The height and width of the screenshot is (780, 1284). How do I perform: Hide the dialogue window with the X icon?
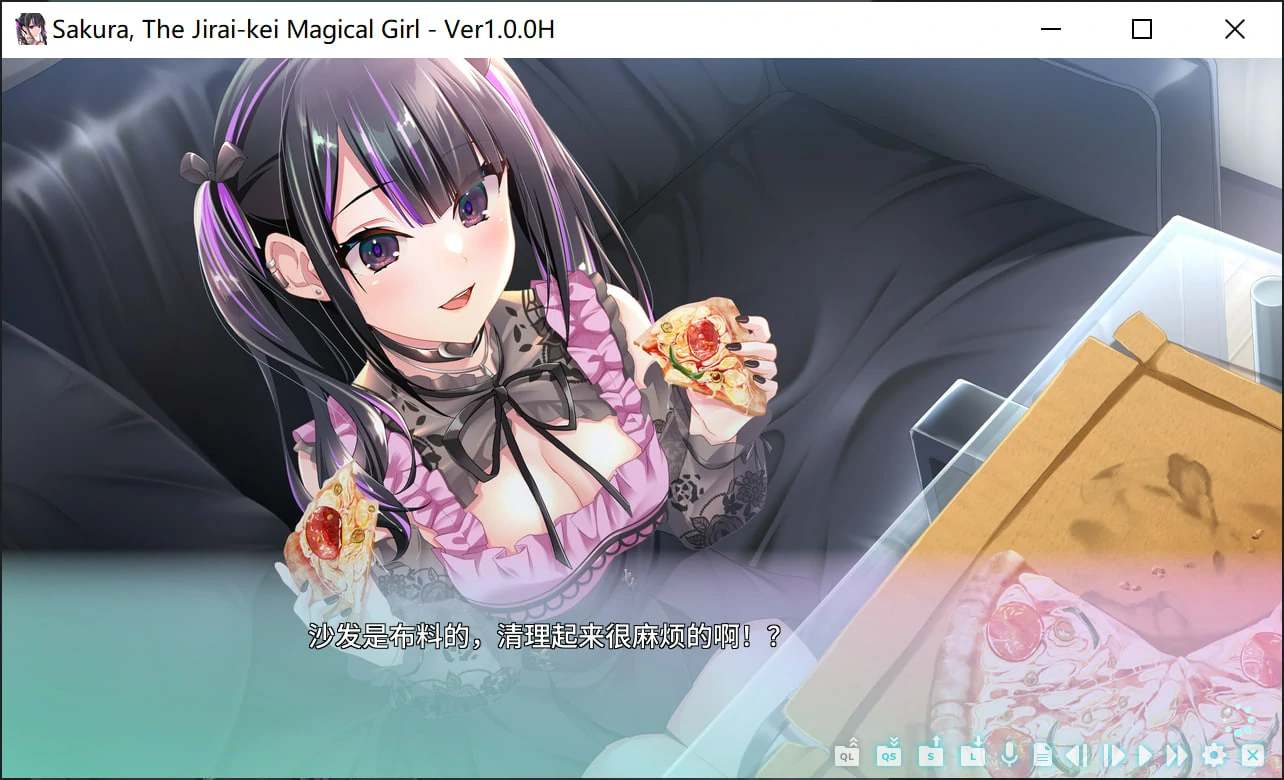click(x=1251, y=756)
